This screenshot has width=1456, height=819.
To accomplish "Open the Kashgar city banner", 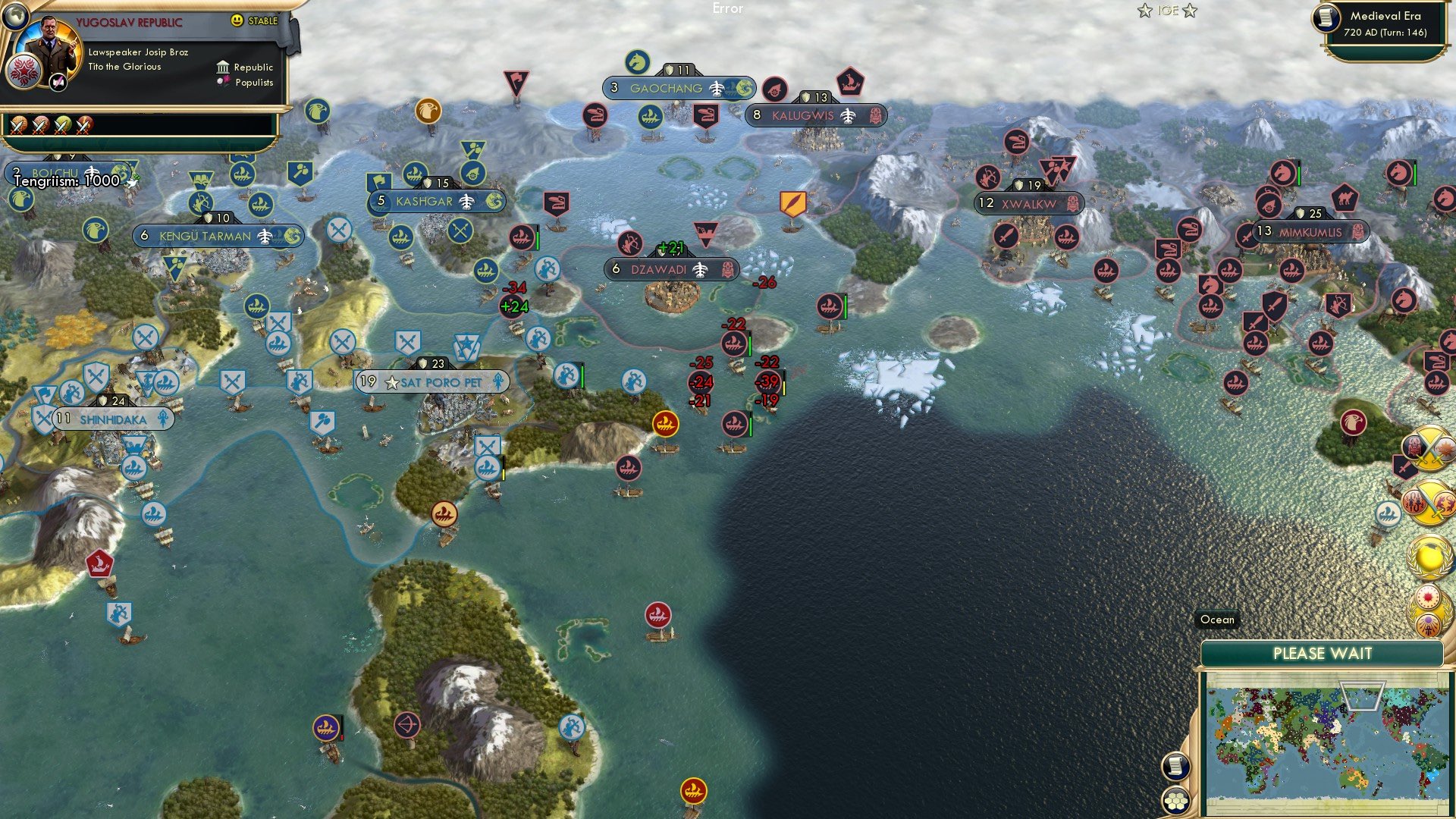I will point(425,202).
